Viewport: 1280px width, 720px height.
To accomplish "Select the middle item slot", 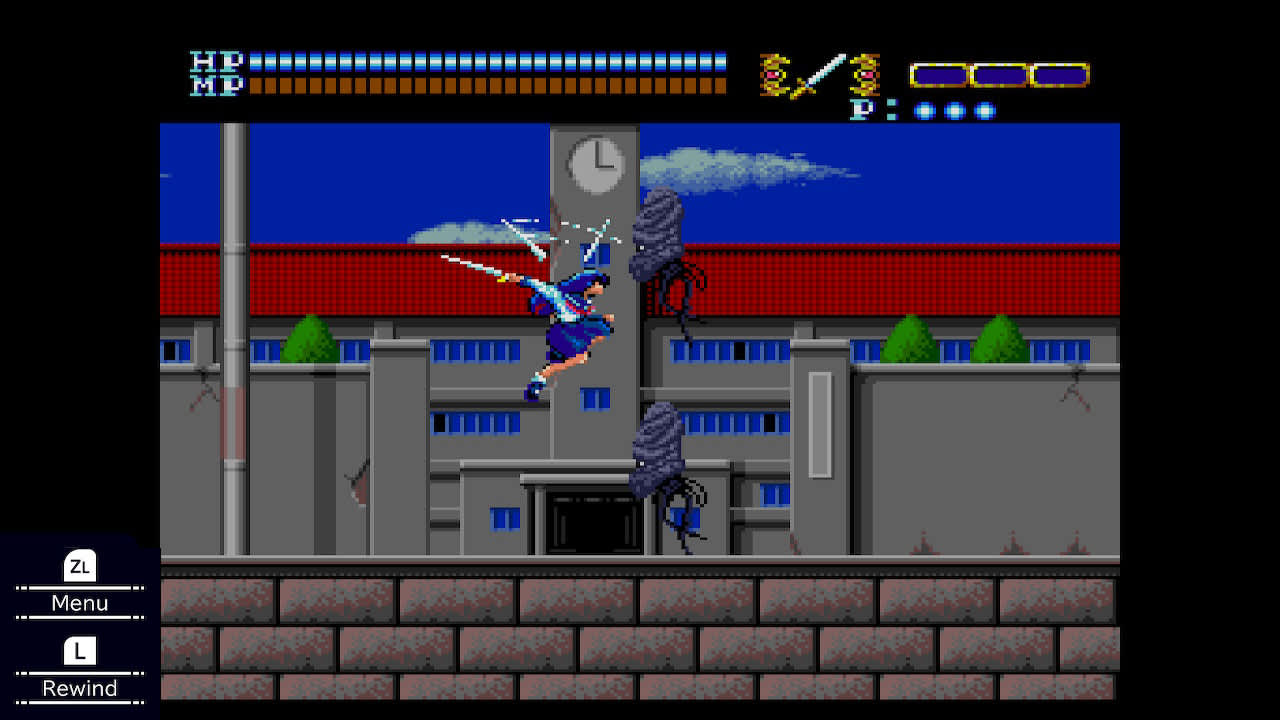I will 1000,73.
